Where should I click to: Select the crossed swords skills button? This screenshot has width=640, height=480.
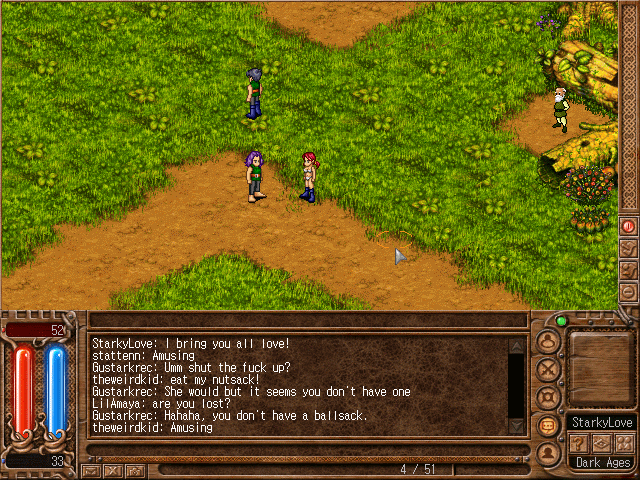click(x=547, y=368)
